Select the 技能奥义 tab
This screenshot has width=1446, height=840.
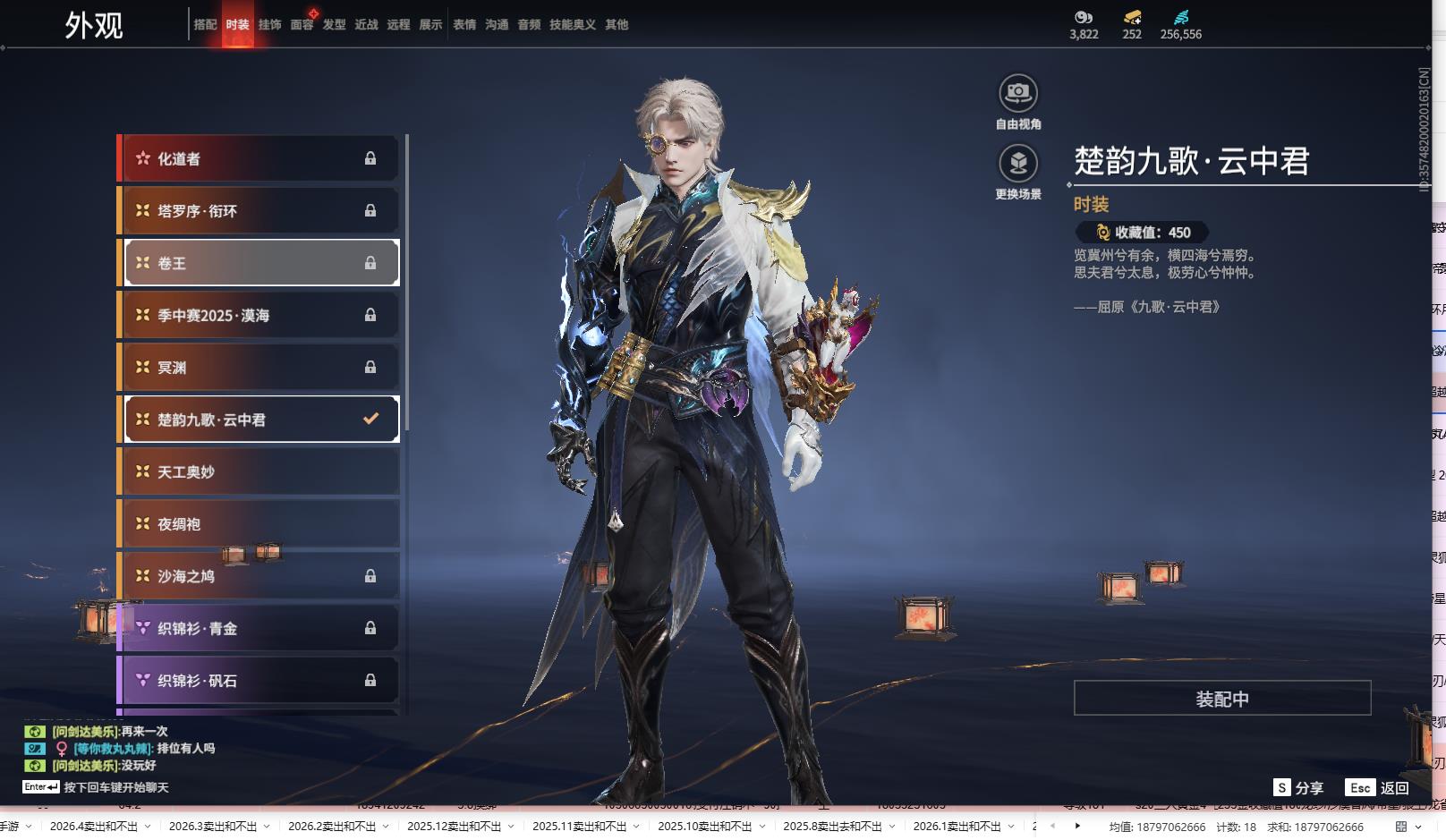(573, 25)
